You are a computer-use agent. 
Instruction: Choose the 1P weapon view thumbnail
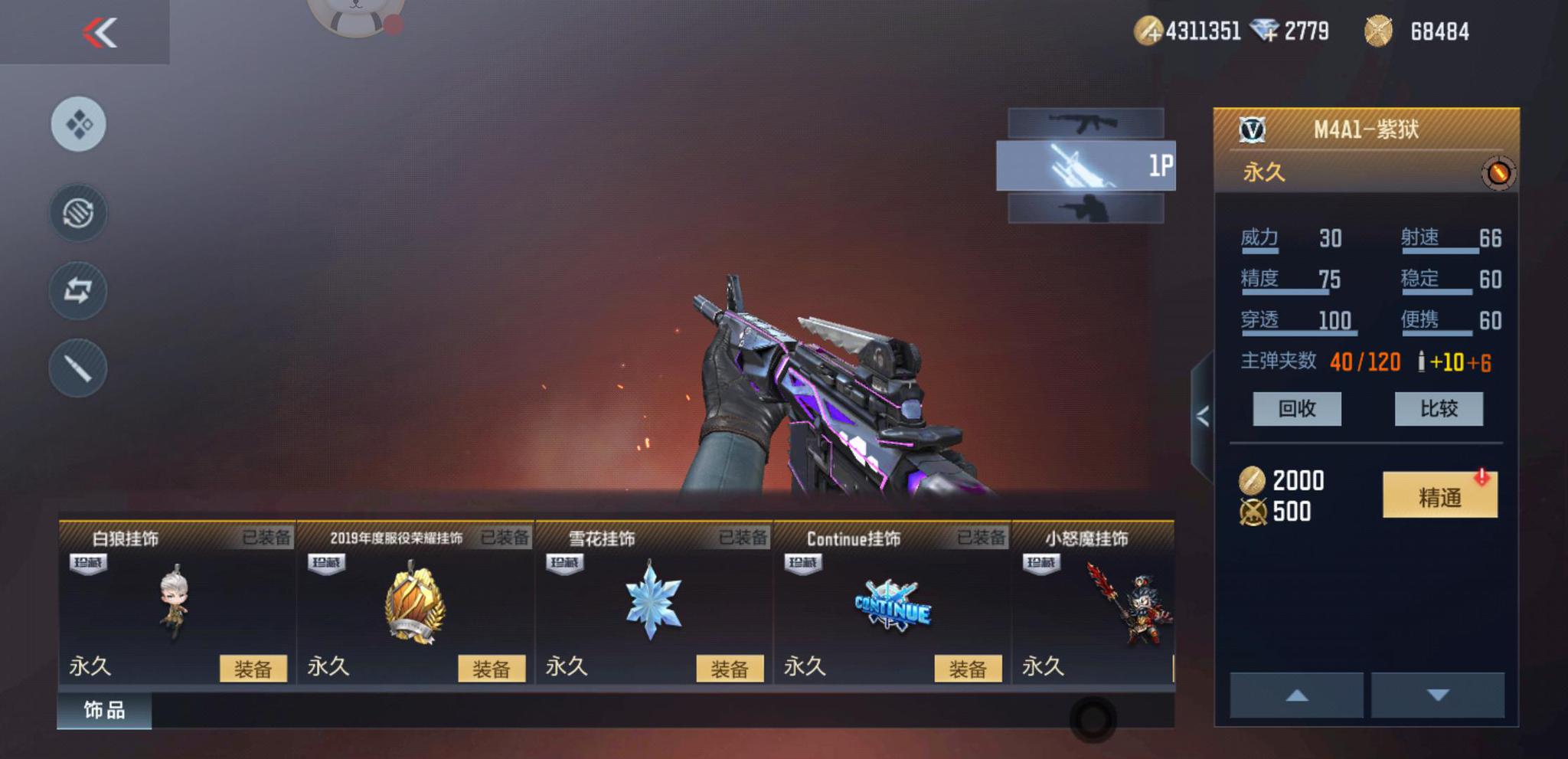tap(1085, 165)
